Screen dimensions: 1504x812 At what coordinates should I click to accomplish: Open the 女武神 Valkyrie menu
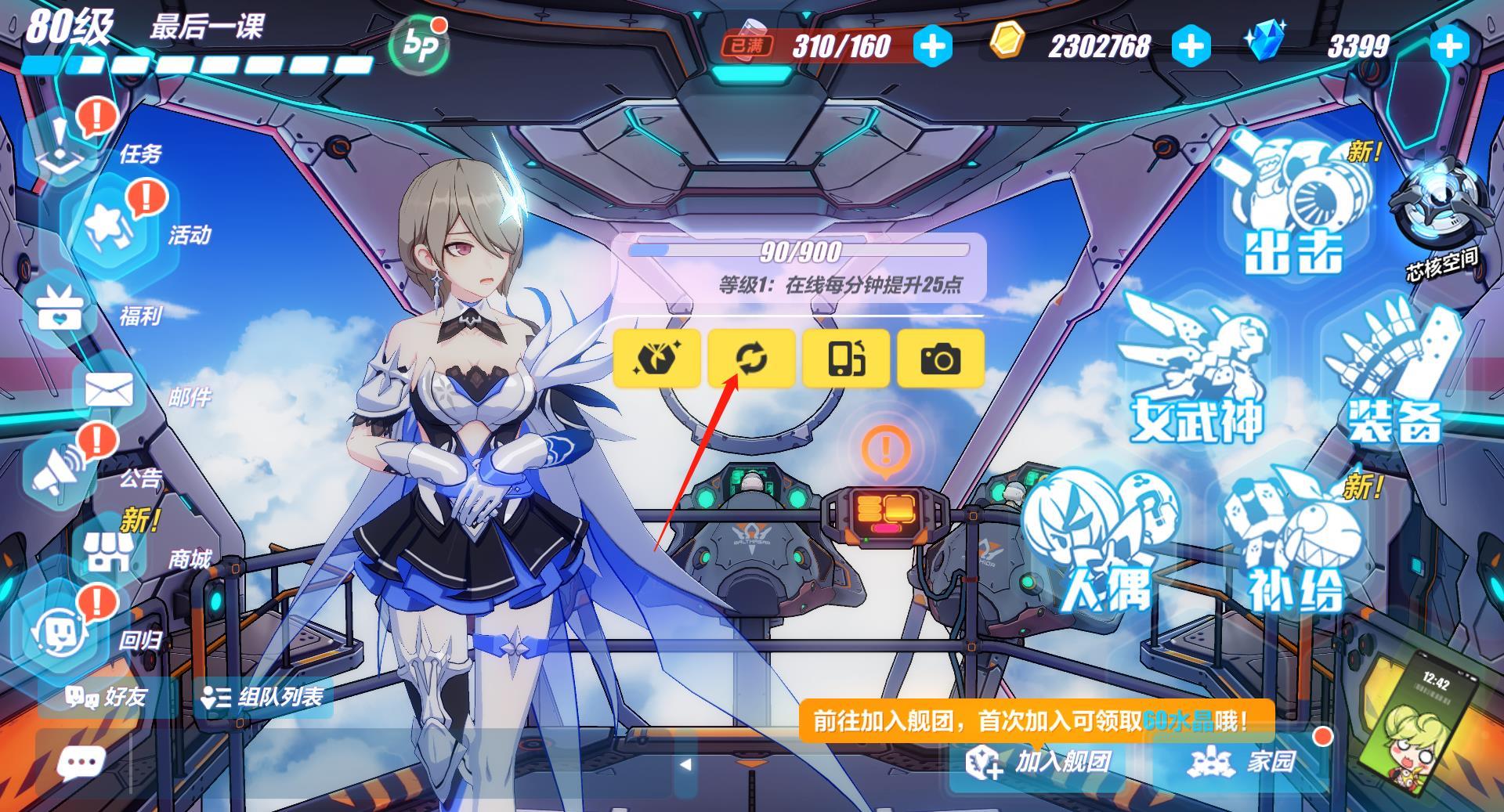tap(1195, 376)
